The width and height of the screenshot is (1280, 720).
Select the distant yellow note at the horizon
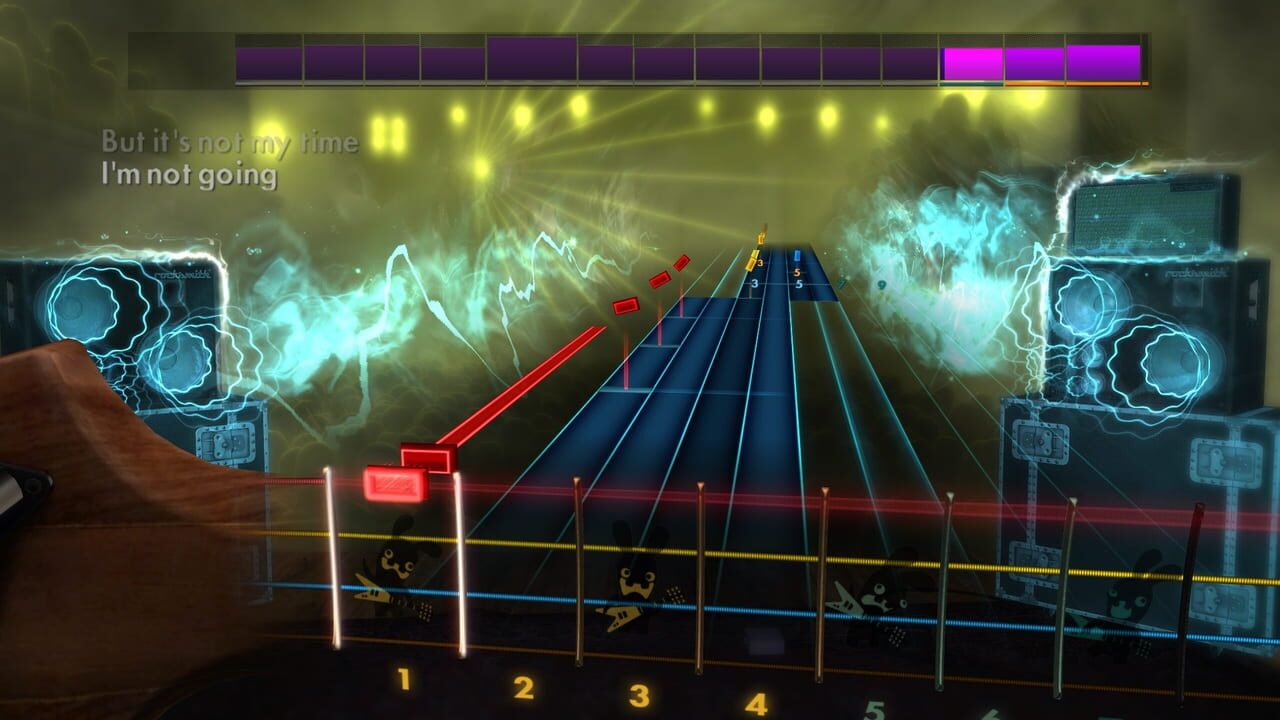point(762,240)
